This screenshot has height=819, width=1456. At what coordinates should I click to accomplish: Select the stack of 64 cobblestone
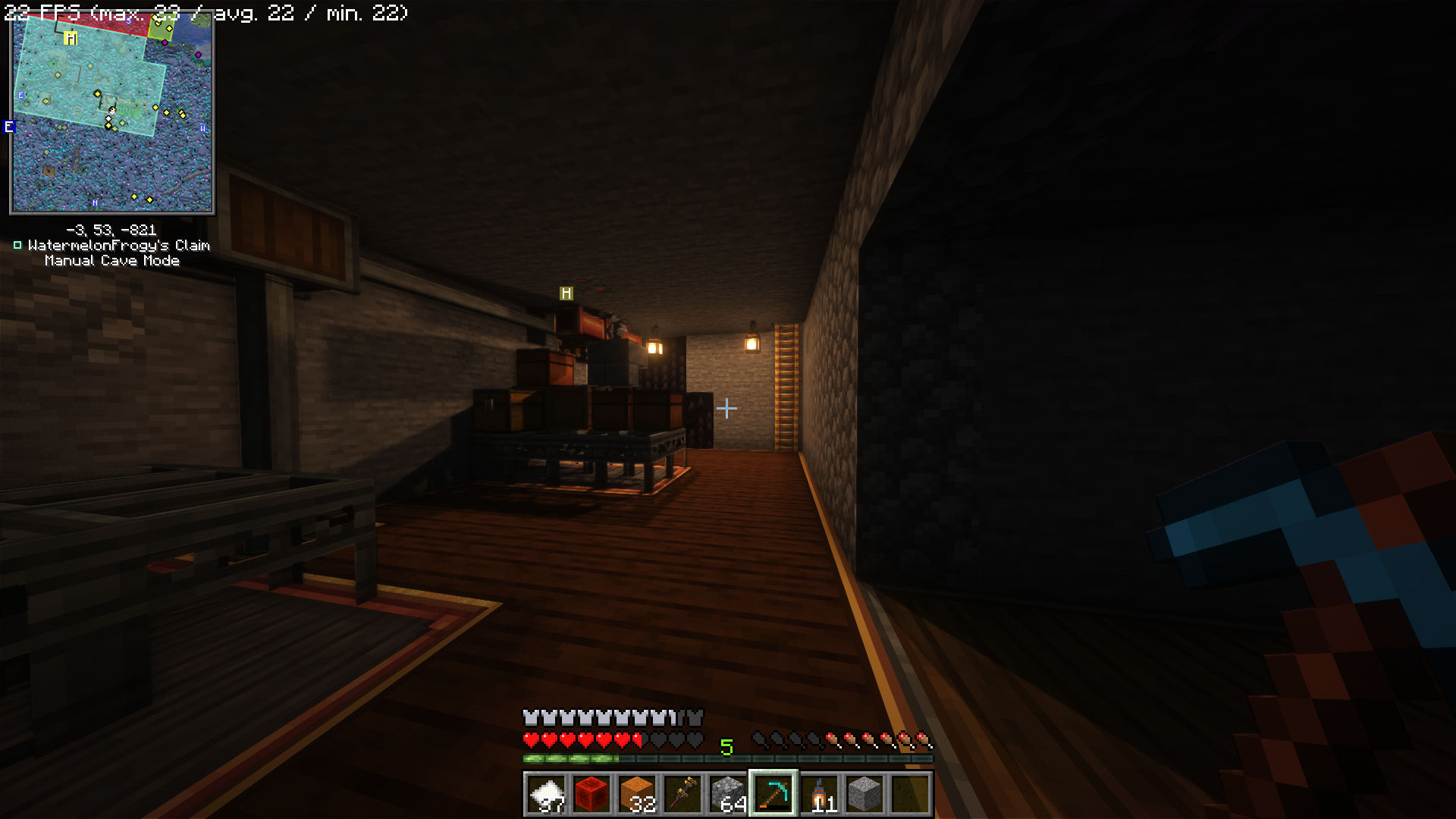coord(728,793)
